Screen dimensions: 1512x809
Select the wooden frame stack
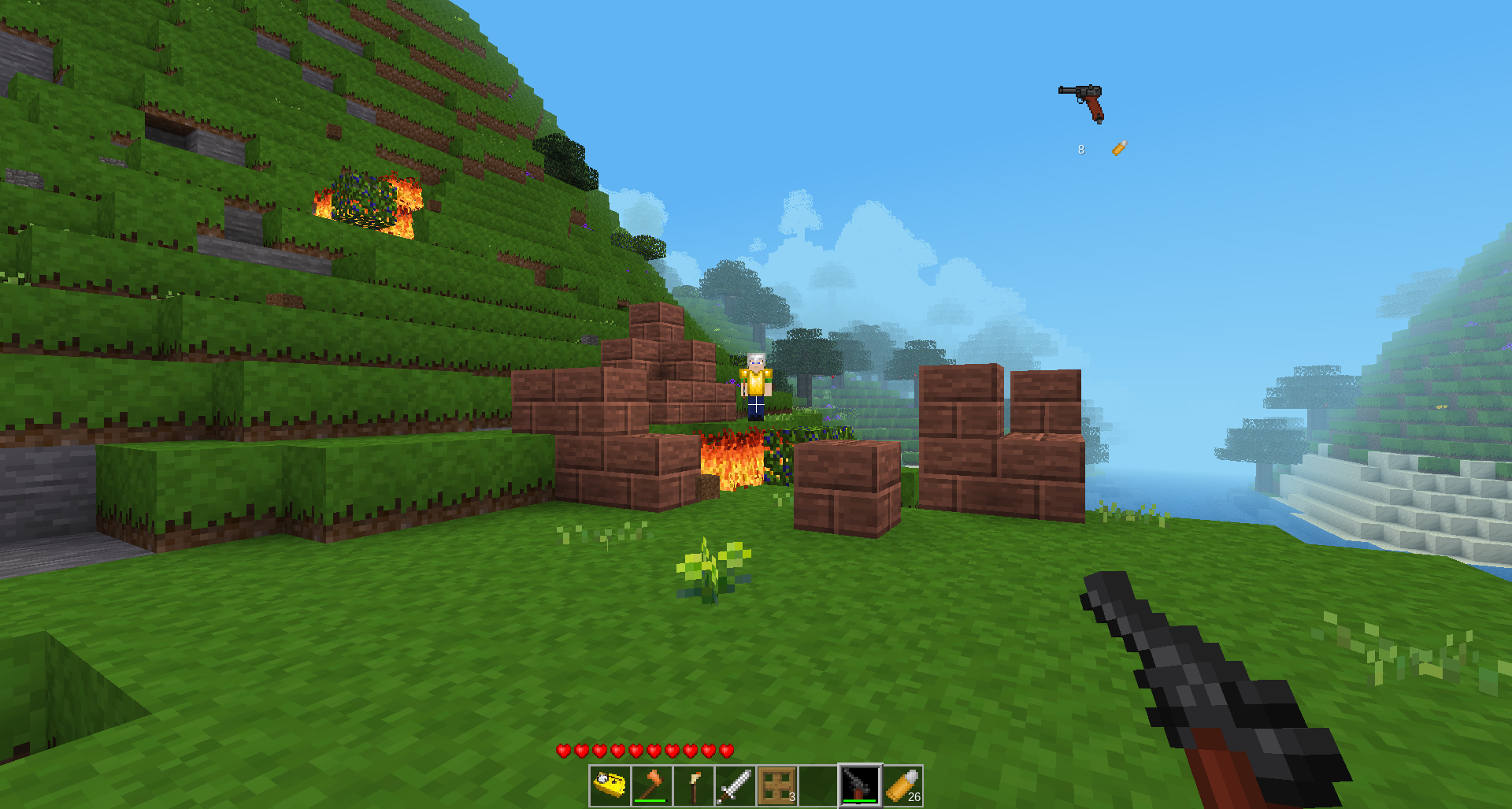pyautogui.click(x=777, y=785)
